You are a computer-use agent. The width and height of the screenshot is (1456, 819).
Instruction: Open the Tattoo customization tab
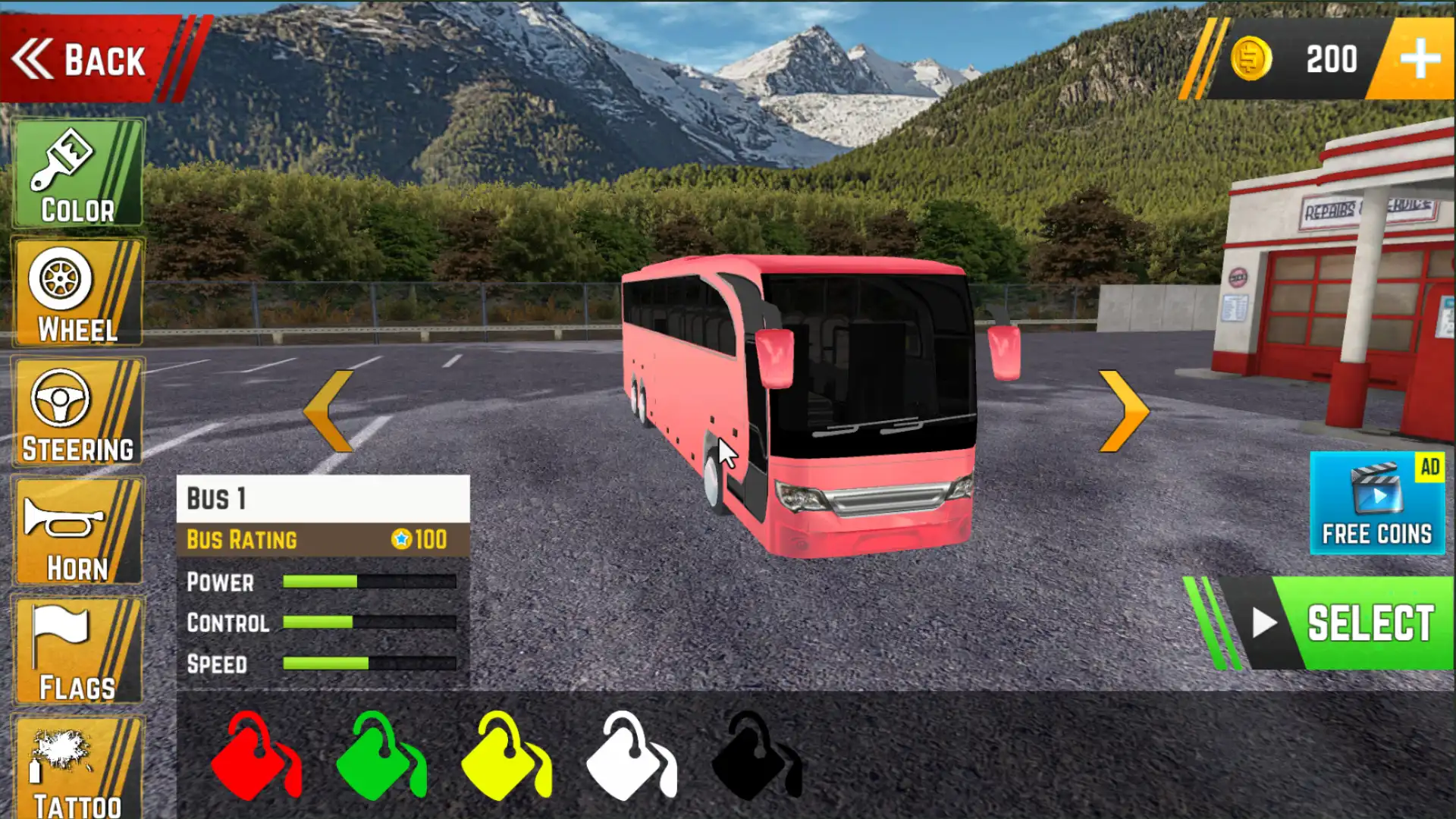pos(77,767)
